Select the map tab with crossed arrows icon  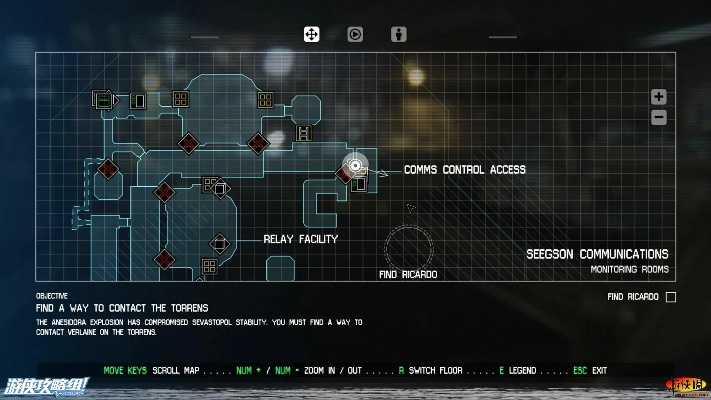pos(311,34)
